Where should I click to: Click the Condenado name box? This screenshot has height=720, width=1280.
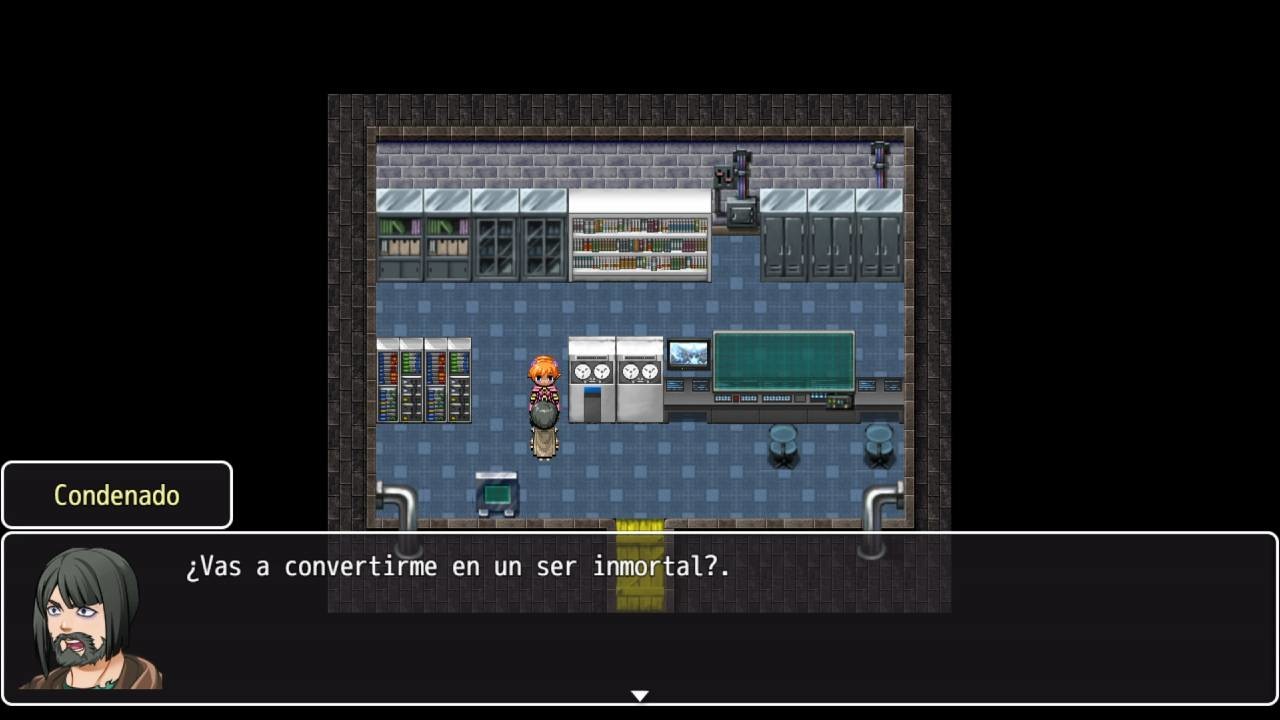click(x=115, y=494)
